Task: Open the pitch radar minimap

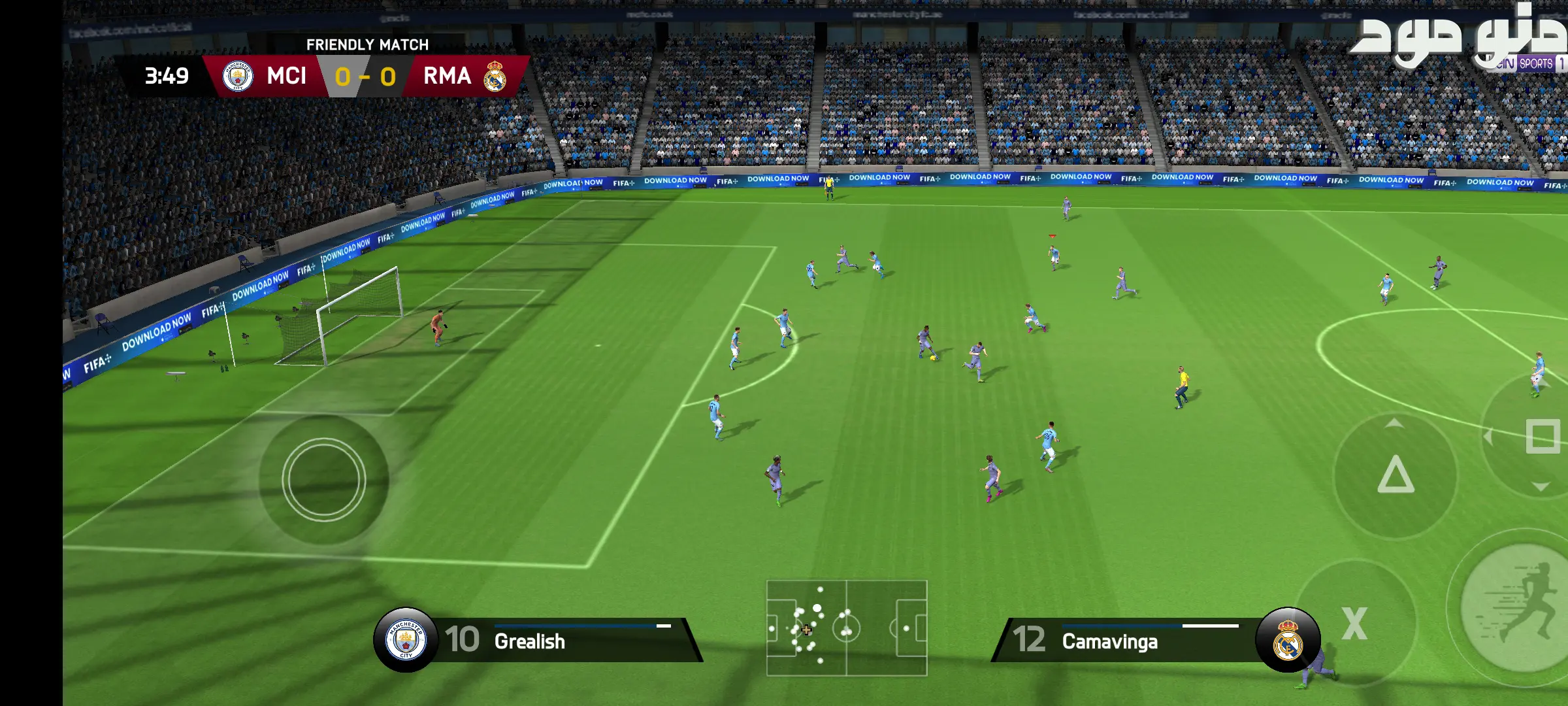Action: (x=847, y=628)
